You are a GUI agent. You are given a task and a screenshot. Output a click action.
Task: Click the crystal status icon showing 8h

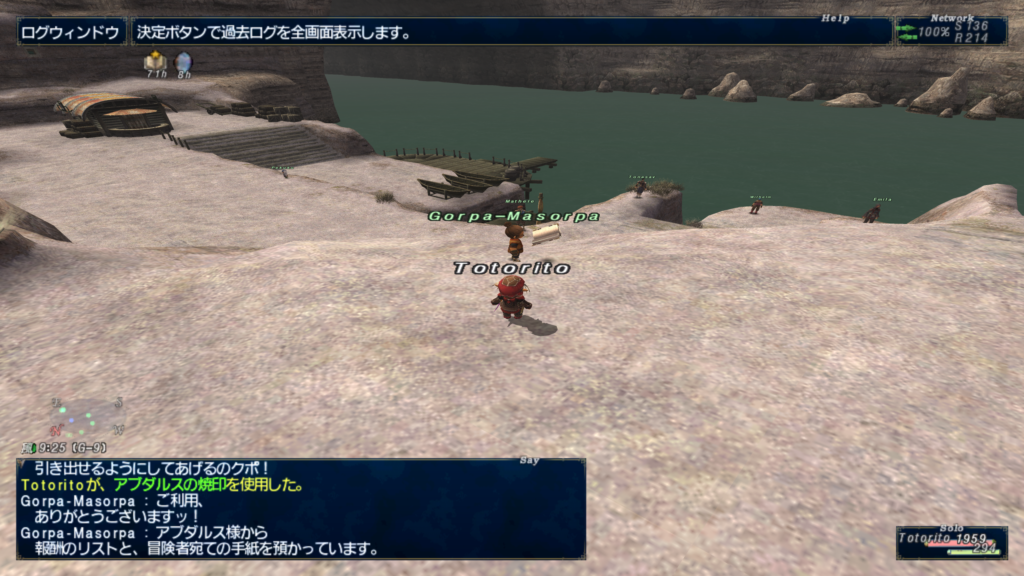(x=183, y=62)
